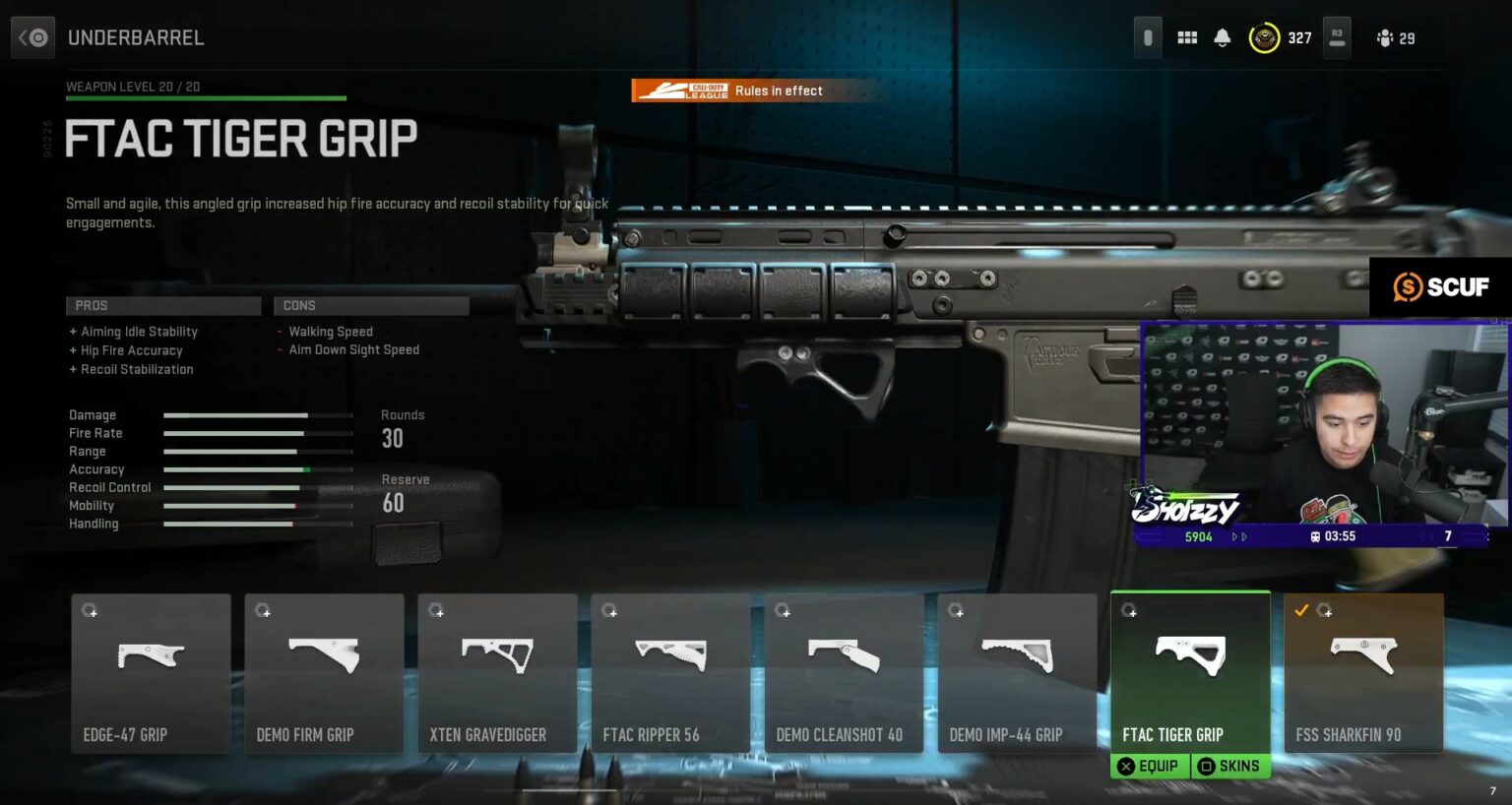This screenshot has height=805, width=1512.
Task: Expand the controller button hint labeled R3
Action: 1336,36
